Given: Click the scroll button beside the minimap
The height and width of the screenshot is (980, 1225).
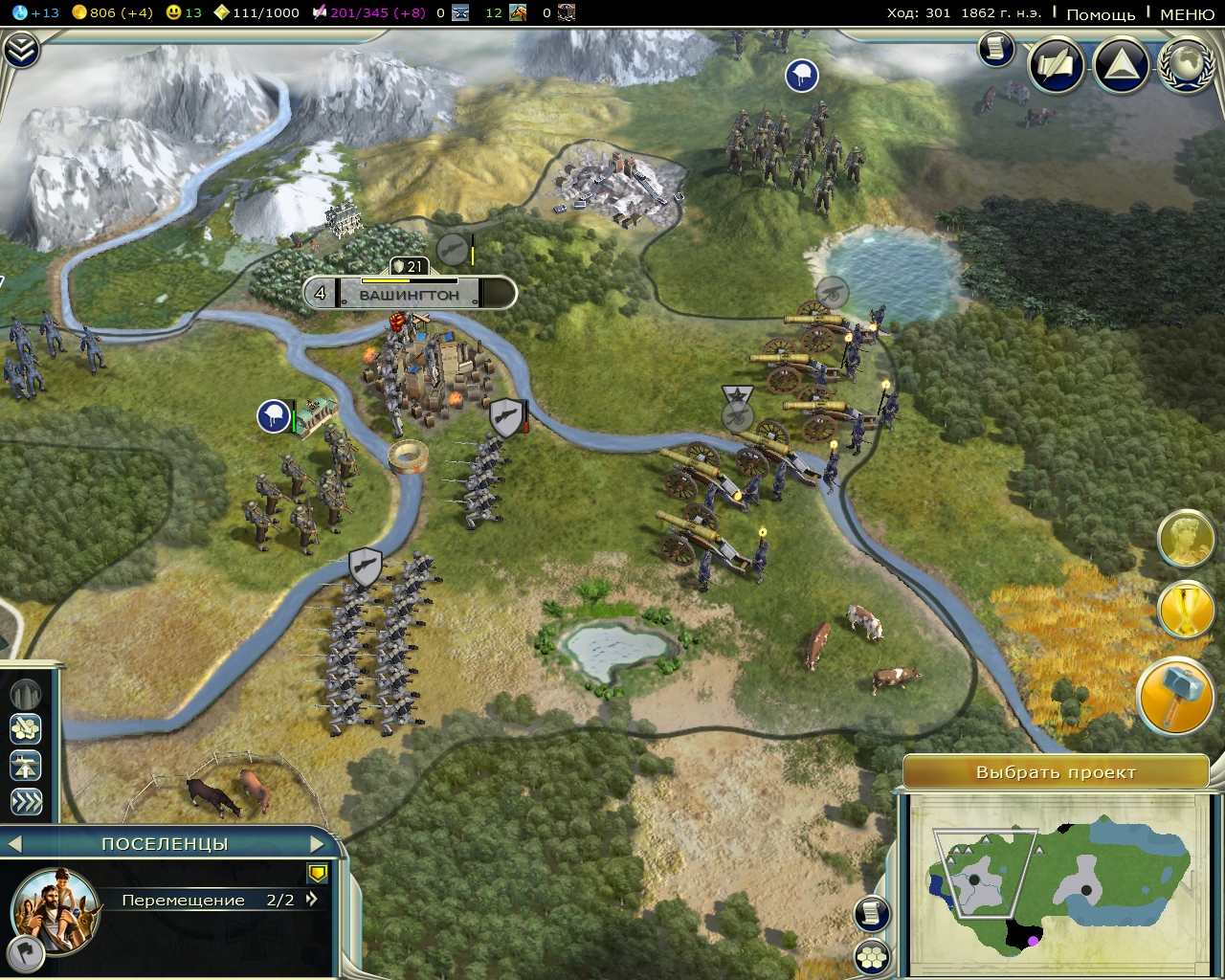Looking at the screenshot, I should point(872,914).
